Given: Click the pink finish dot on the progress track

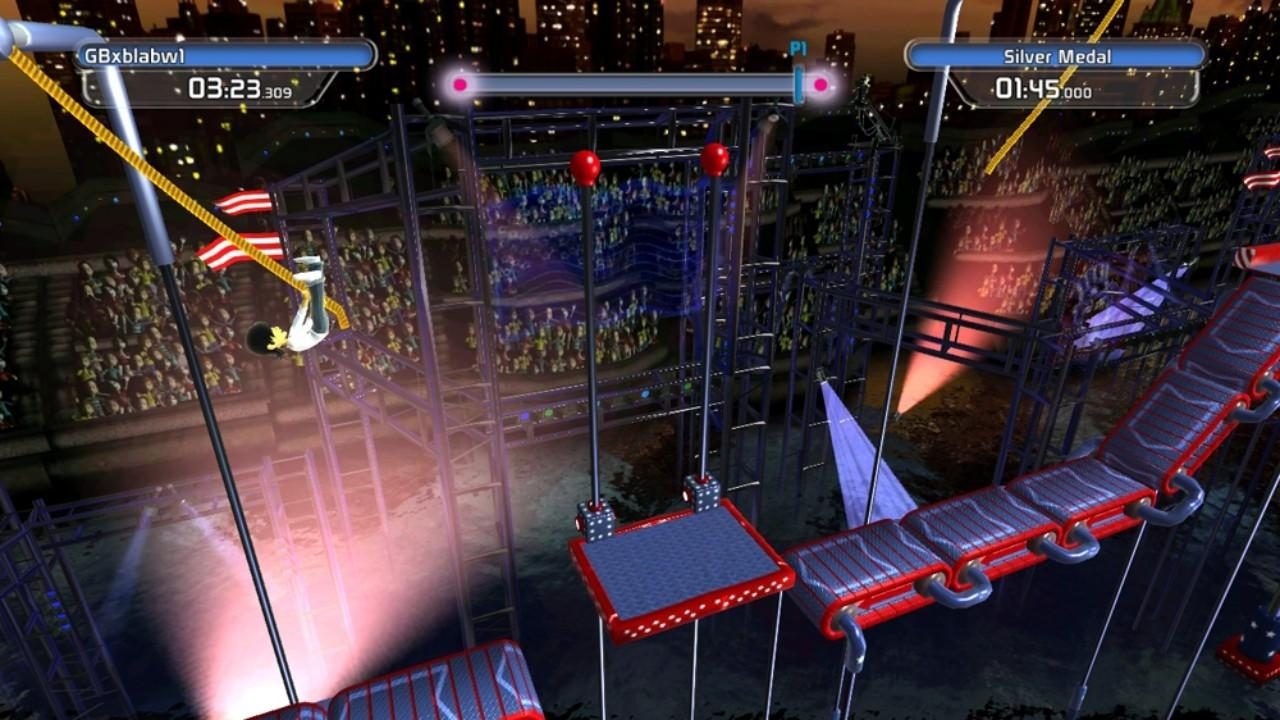Looking at the screenshot, I should pos(820,84).
